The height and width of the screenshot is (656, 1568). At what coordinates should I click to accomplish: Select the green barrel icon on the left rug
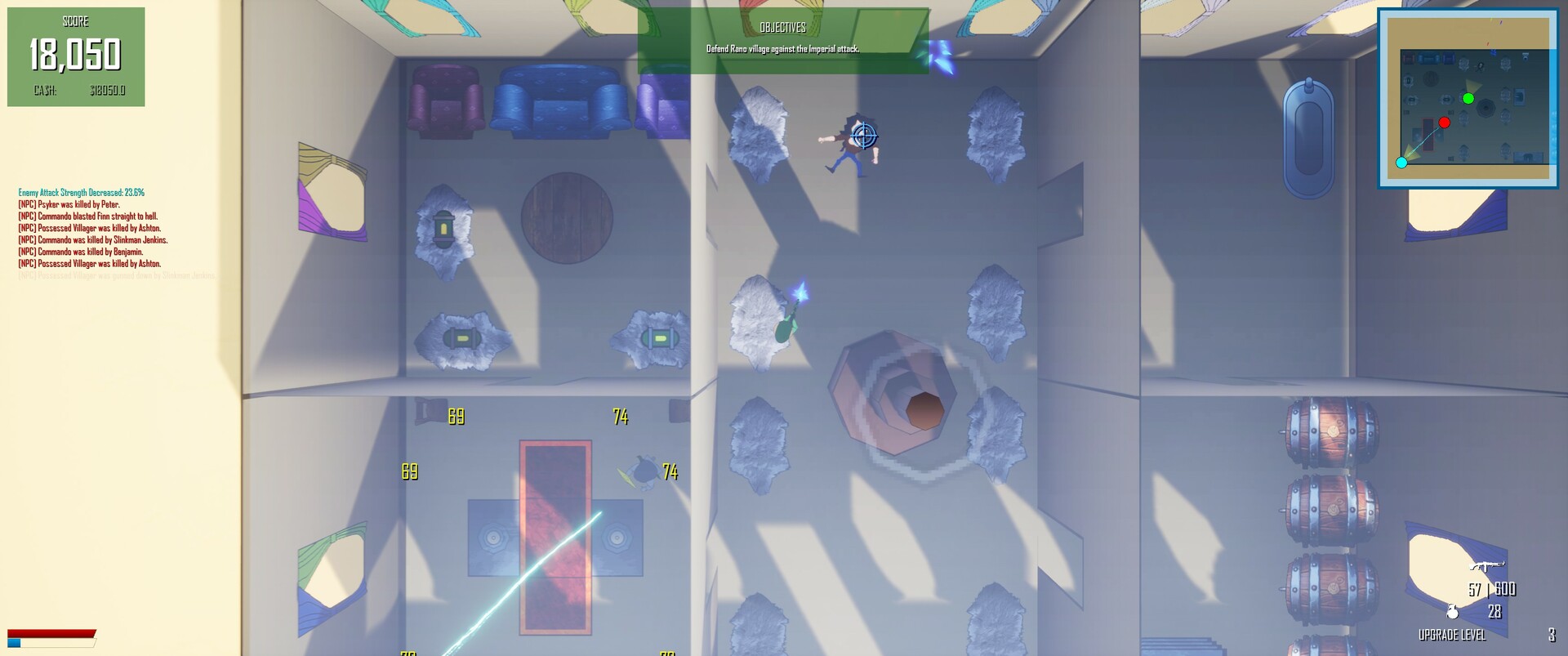[x=462, y=338]
